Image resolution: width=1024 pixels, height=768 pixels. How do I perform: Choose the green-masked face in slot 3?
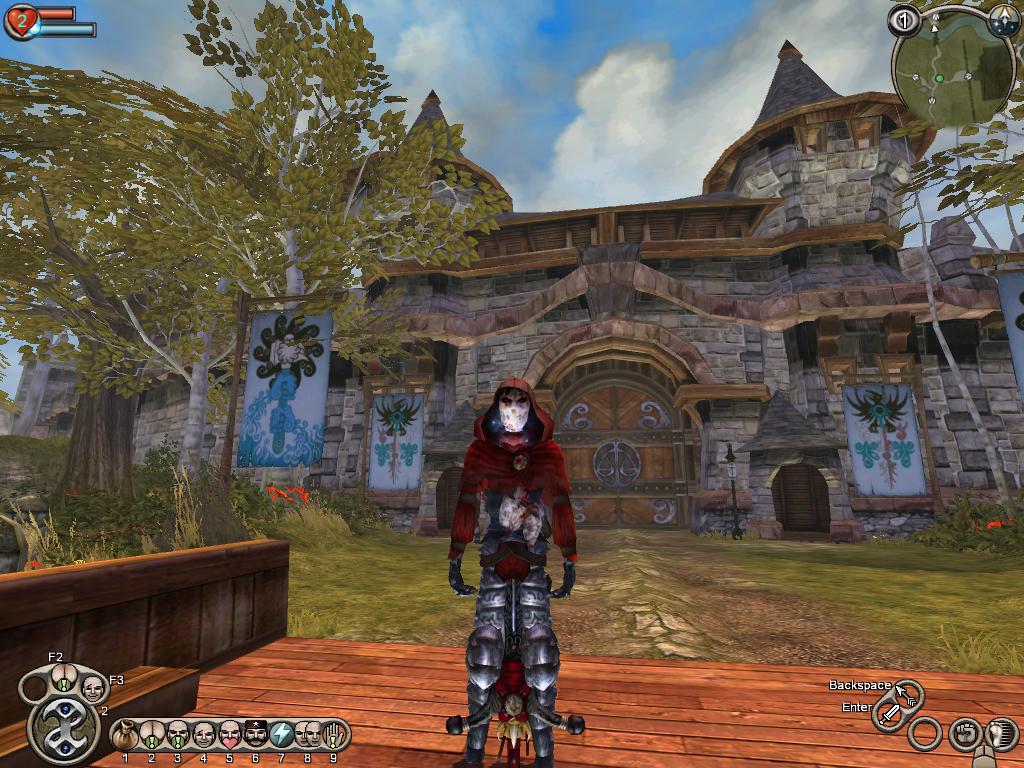point(178,735)
